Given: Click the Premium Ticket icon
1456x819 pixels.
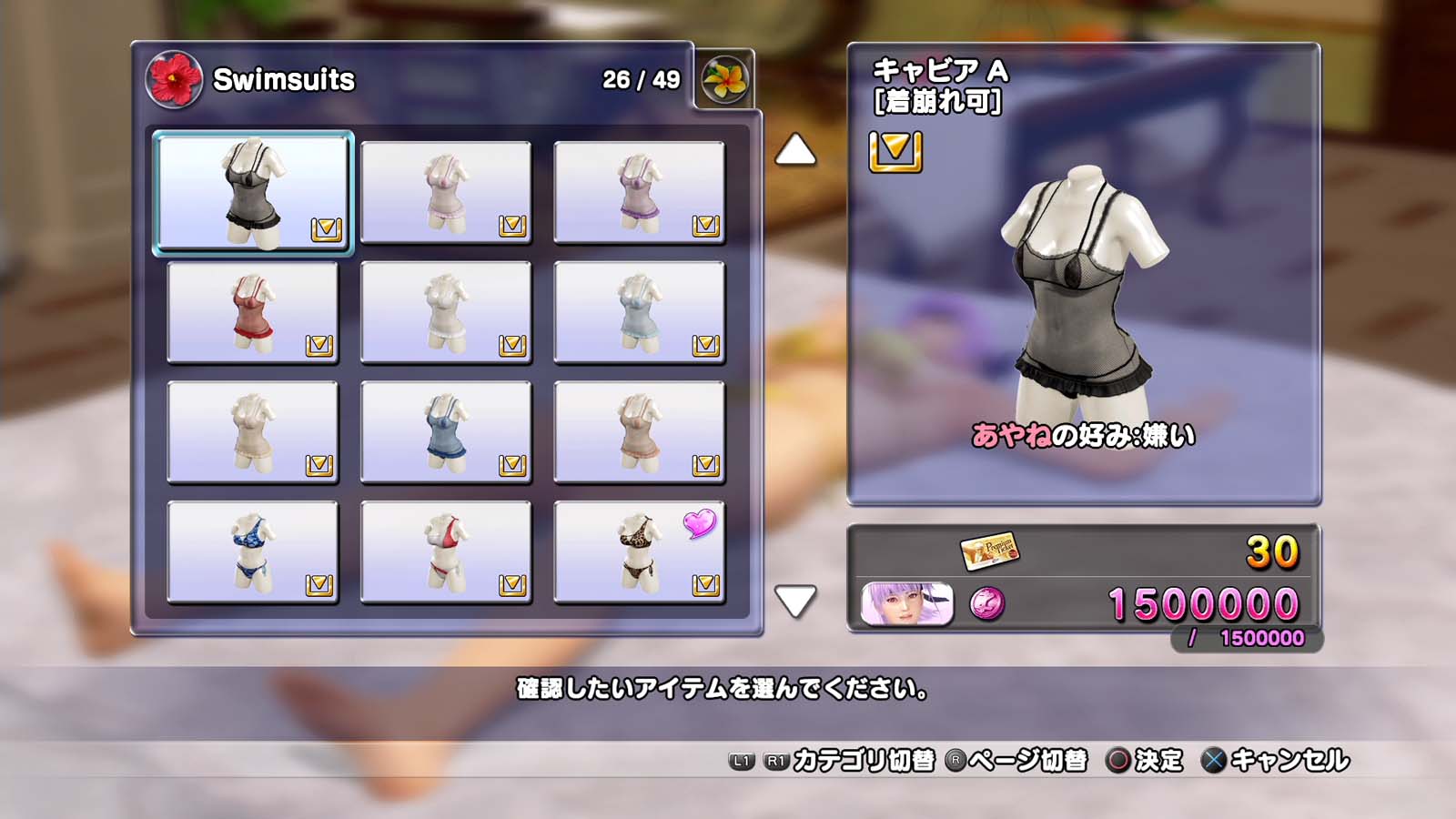Looking at the screenshot, I should 989,551.
